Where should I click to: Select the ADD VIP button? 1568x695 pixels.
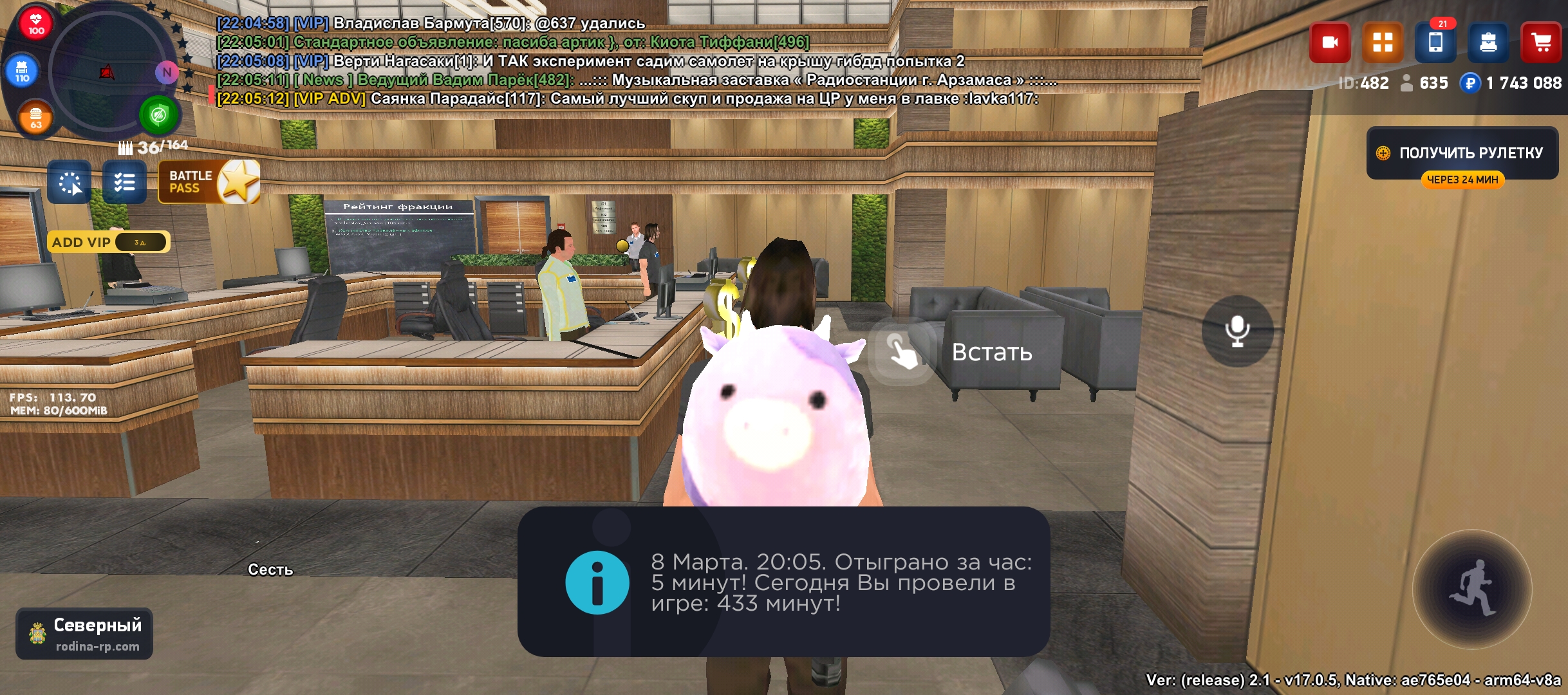tap(107, 243)
